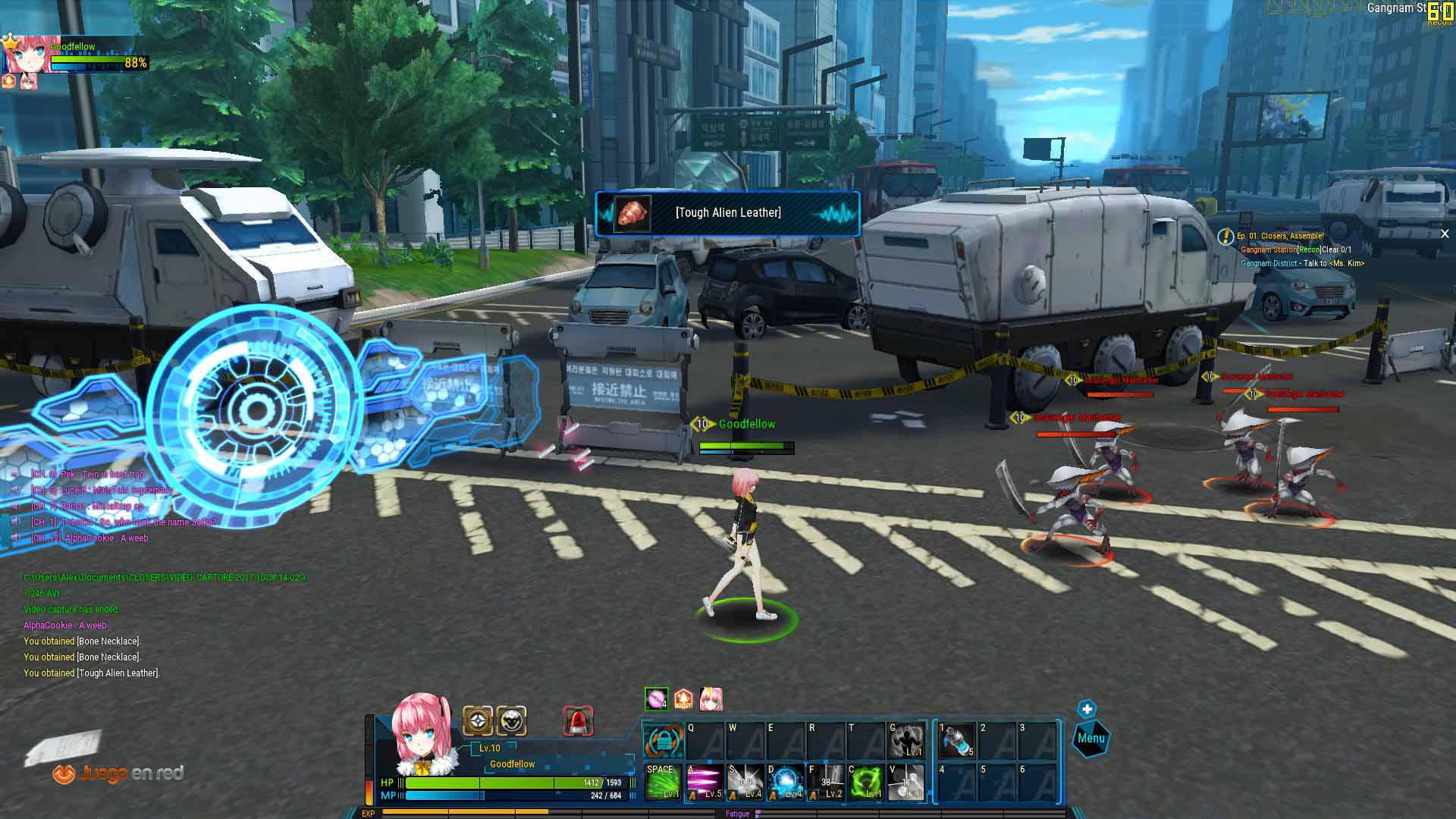1456x819 pixels.
Task: Activate the G key silhouette skill
Action: click(906, 741)
